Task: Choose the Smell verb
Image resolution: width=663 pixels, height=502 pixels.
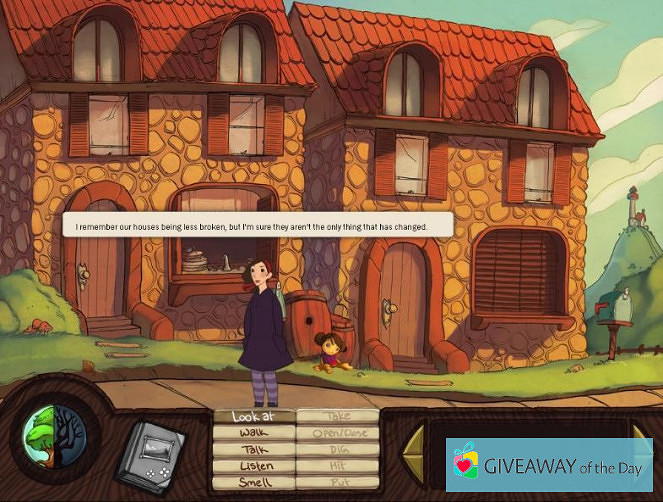Action: [254, 484]
